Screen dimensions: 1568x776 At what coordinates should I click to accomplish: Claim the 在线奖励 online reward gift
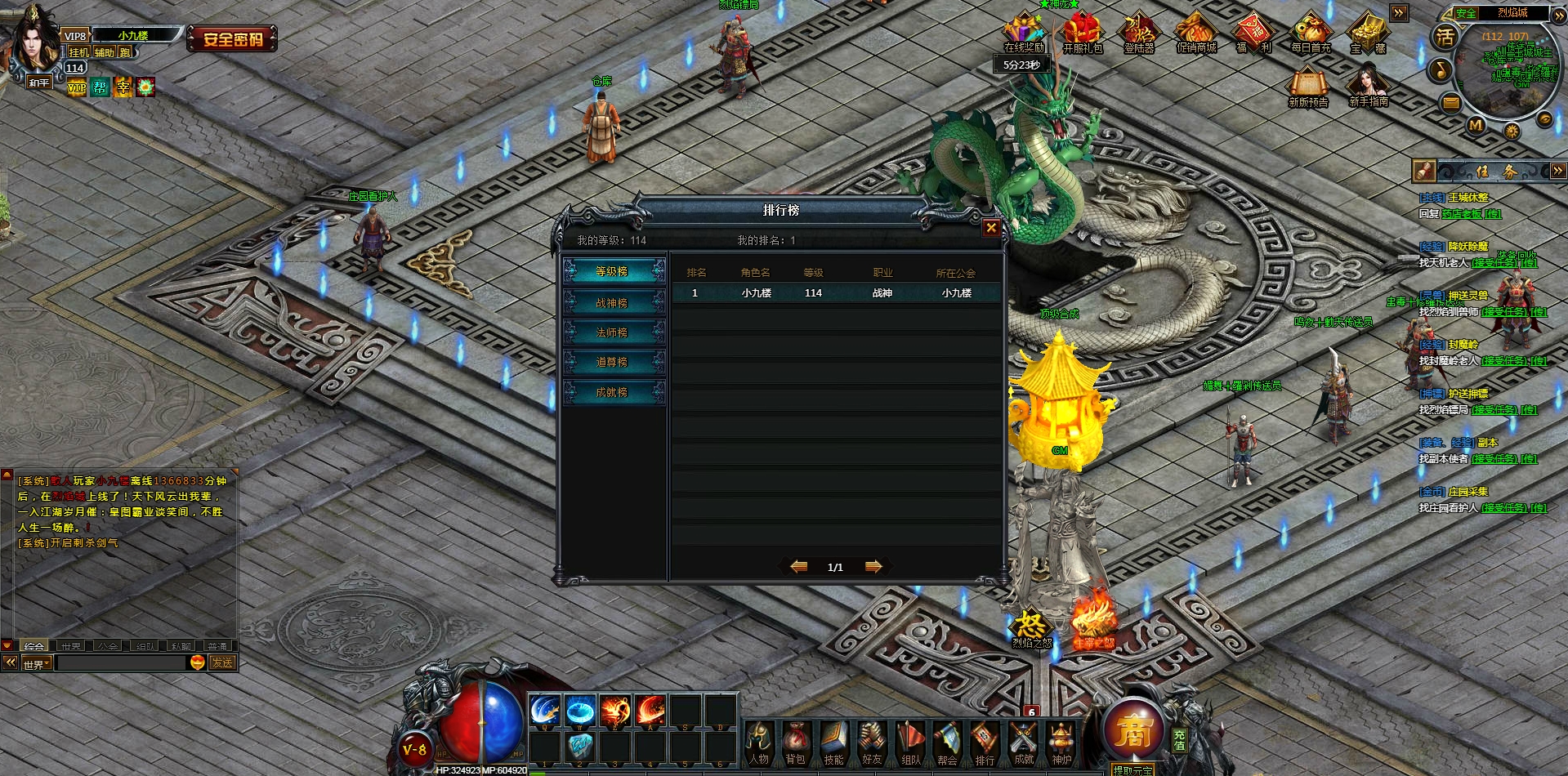tap(1024, 34)
